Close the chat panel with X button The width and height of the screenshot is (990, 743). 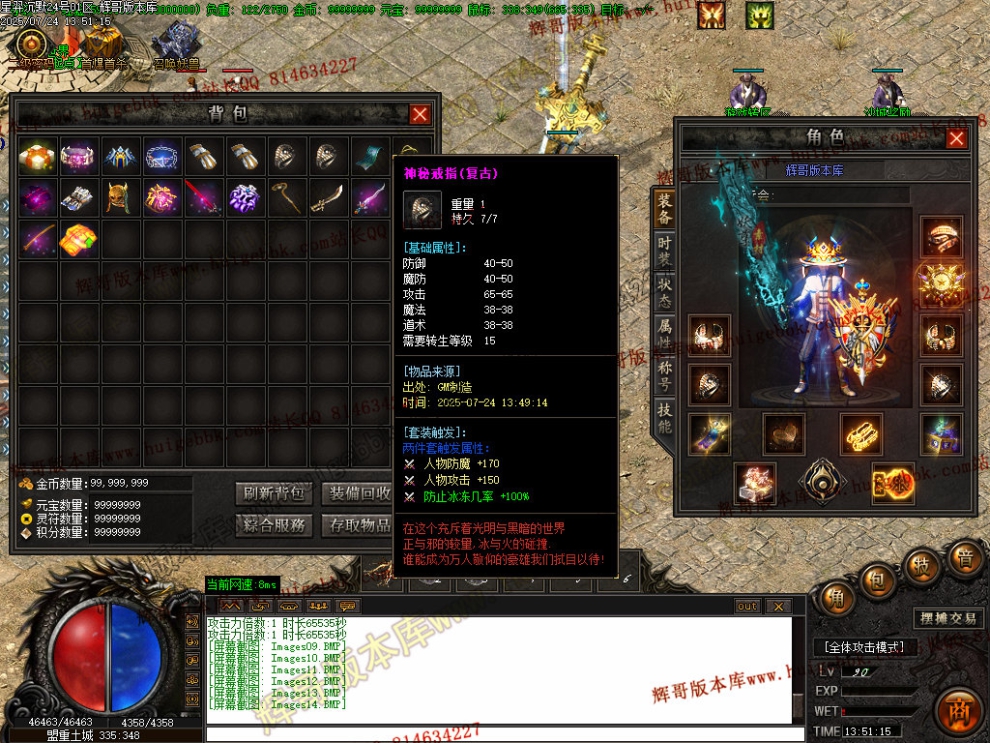777,606
